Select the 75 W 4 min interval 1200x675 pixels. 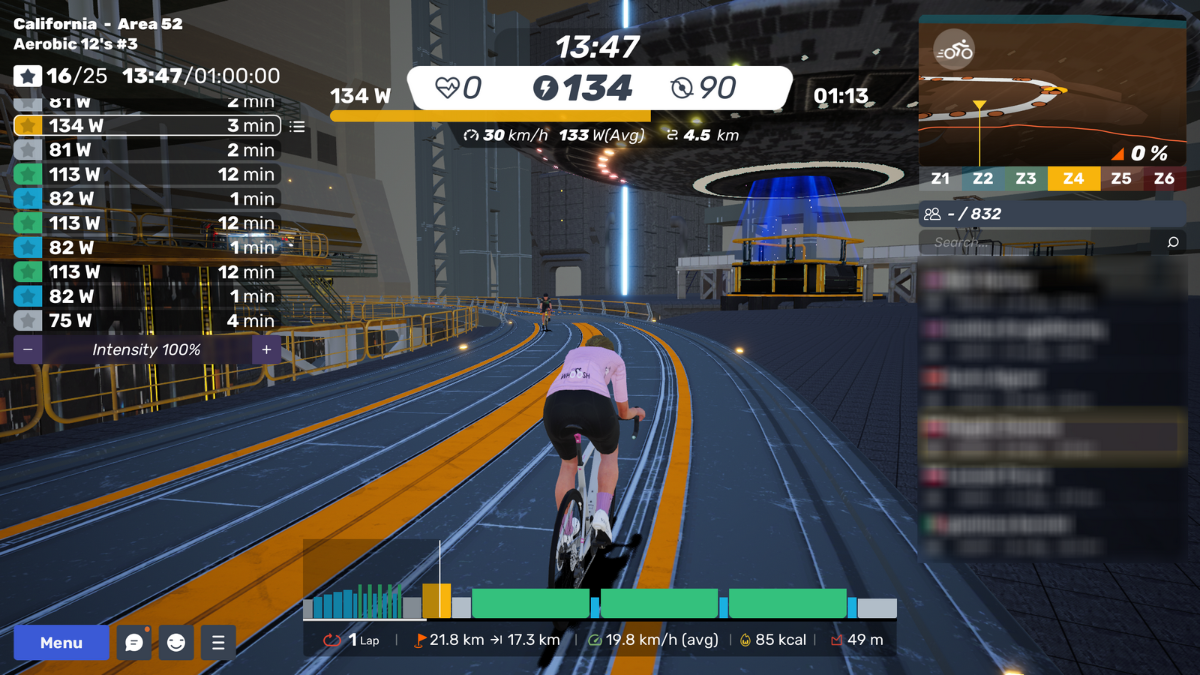point(147,321)
